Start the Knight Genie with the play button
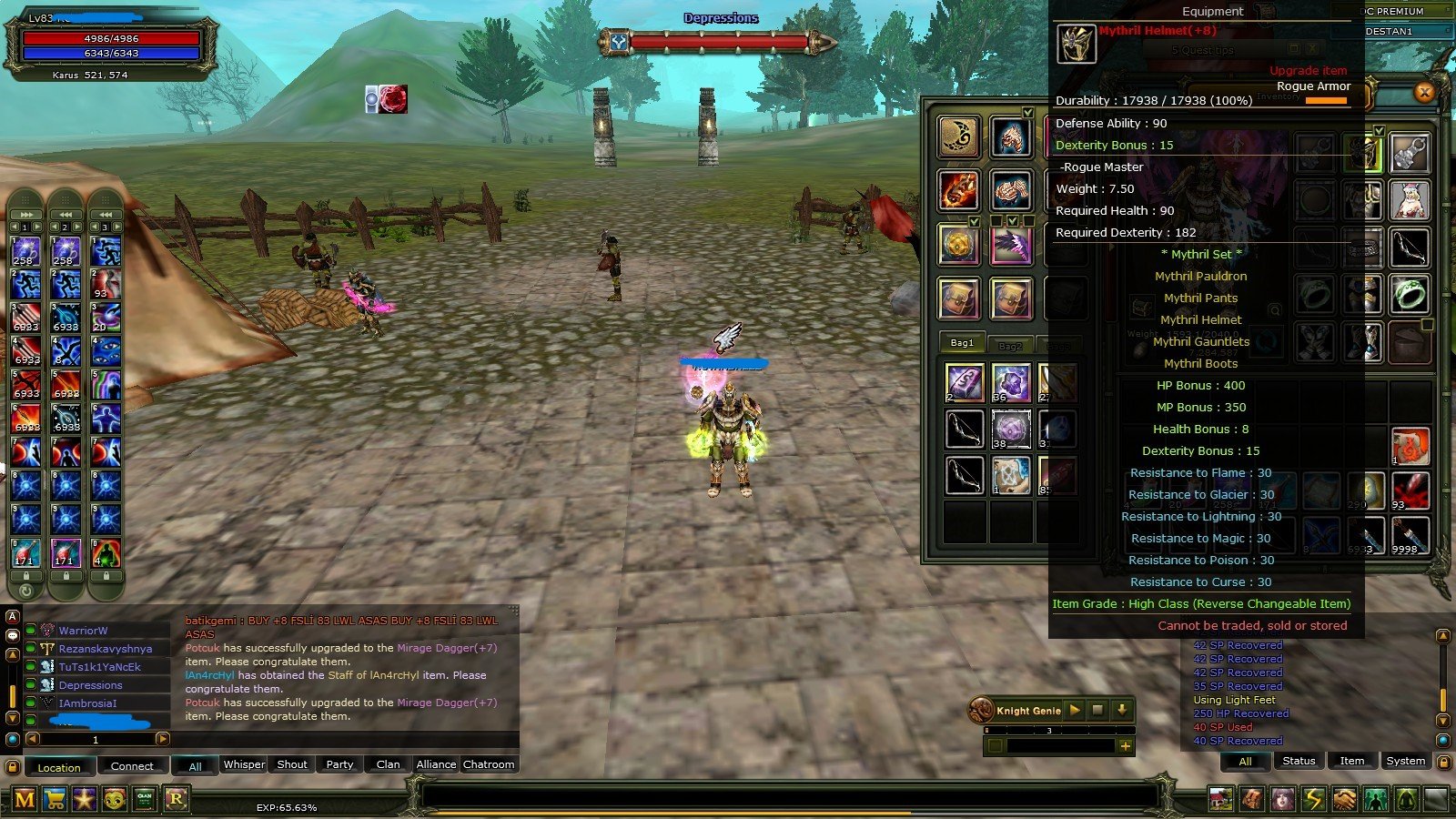This screenshot has height=819, width=1456. click(x=1075, y=710)
